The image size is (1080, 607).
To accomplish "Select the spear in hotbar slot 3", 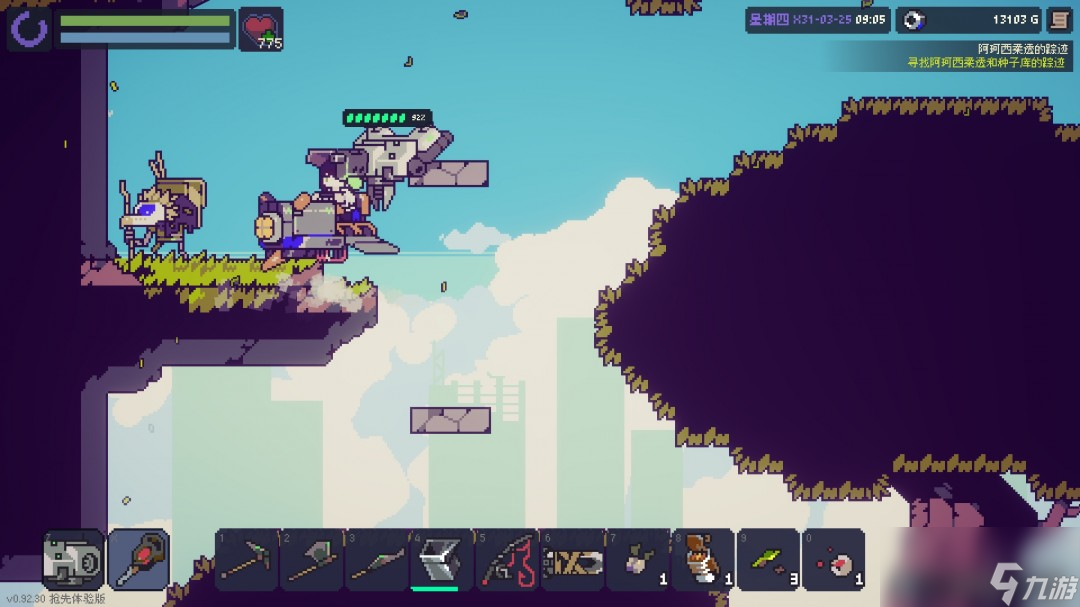I will pos(376,560).
